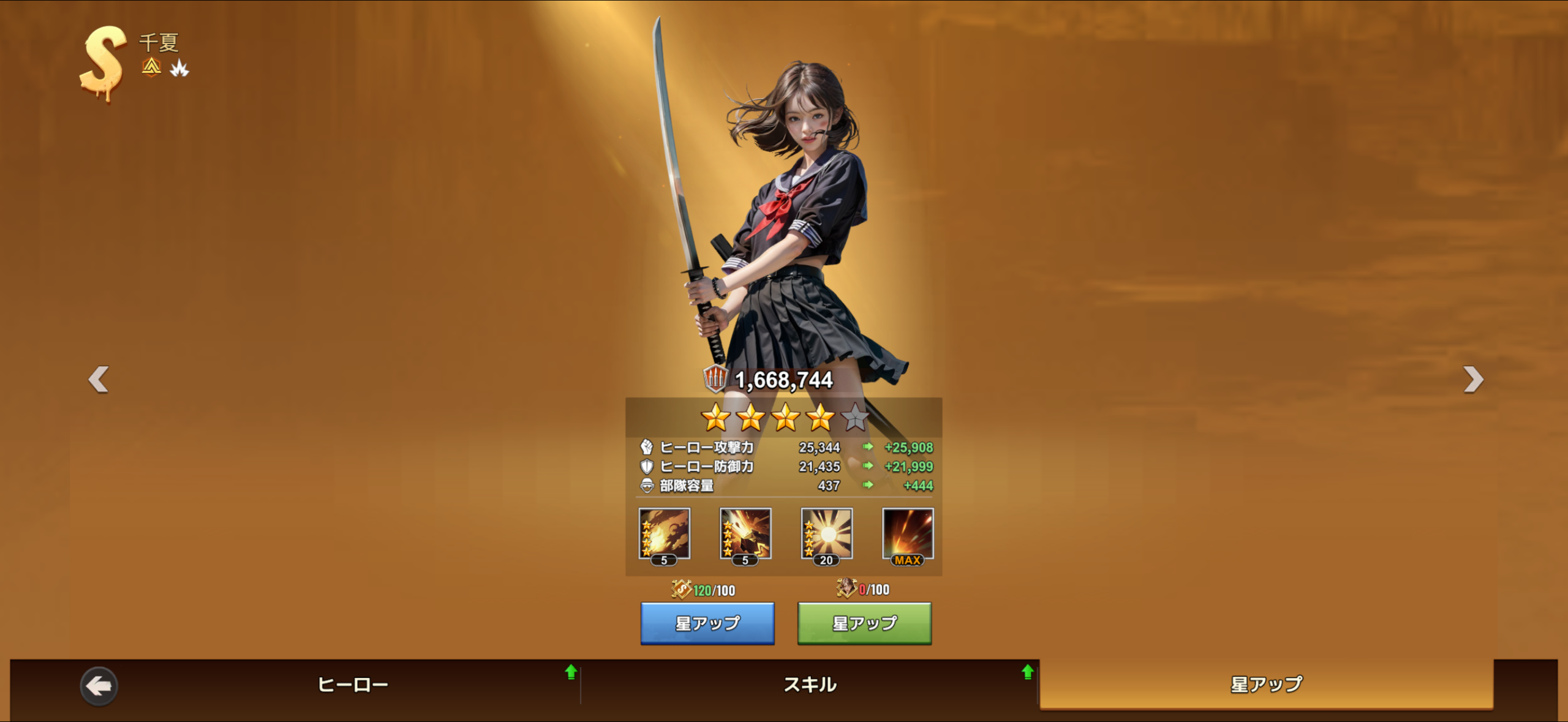1568x722 pixels.
Task: Tap the orange triangle emblem under hero name
Action: coord(151,67)
